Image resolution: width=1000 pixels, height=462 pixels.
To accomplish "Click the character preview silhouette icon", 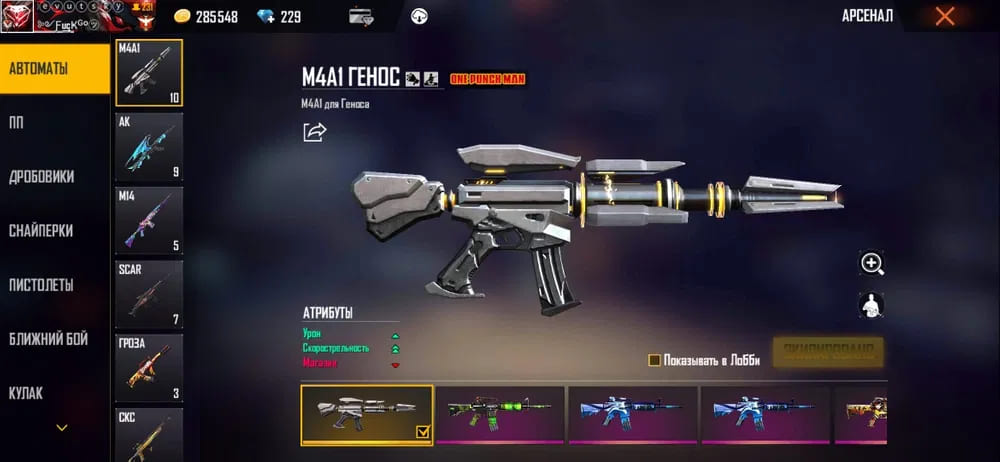I will pyautogui.click(x=872, y=305).
